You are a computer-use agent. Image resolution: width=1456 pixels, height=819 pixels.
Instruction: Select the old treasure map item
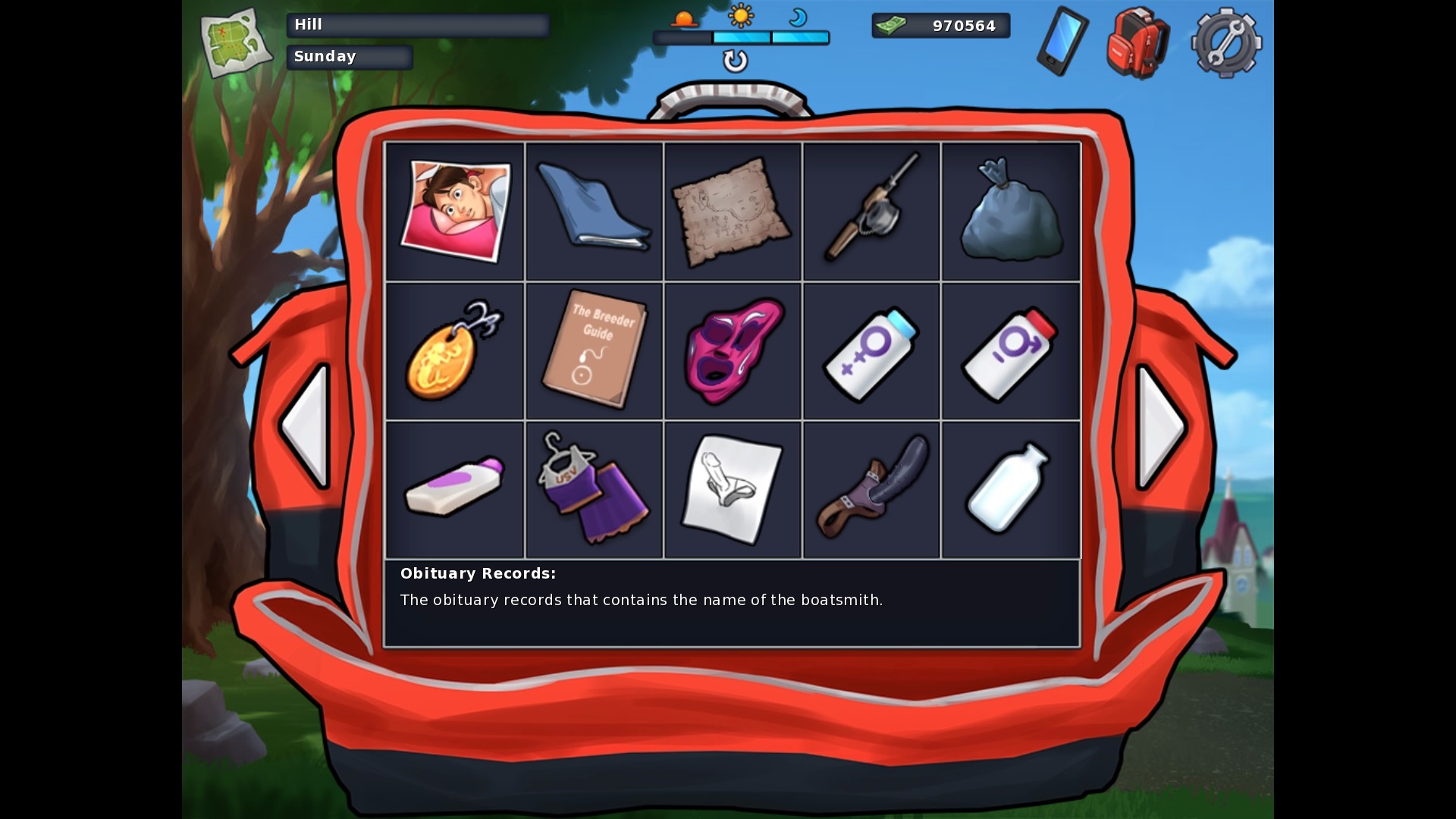pyautogui.click(x=733, y=212)
